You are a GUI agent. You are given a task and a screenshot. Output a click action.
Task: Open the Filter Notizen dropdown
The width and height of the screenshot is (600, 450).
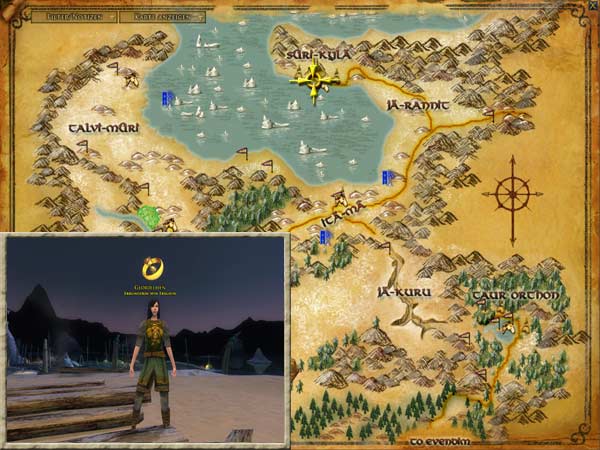[x=75, y=16]
